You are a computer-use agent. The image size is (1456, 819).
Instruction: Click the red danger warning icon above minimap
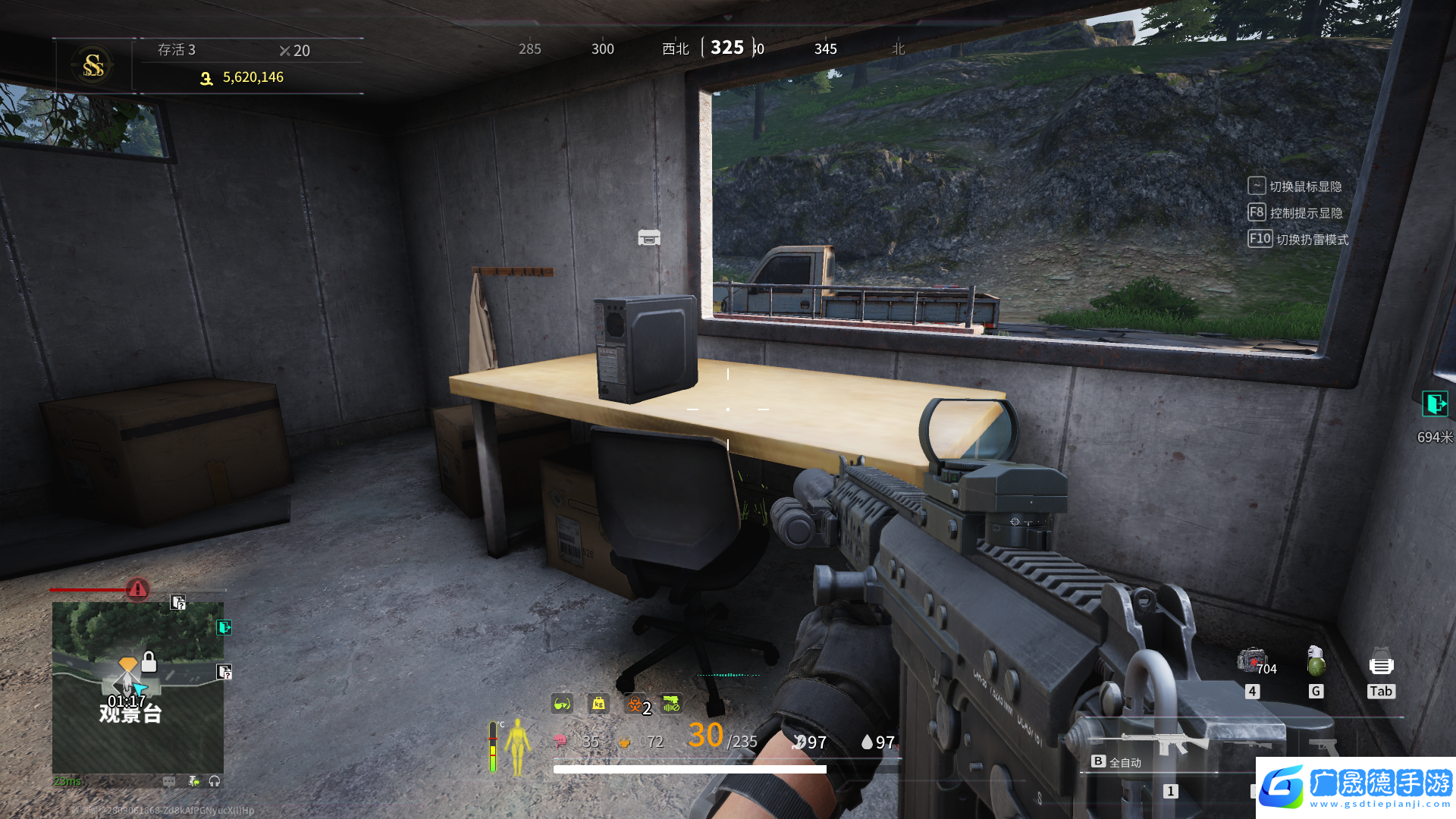(x=137, y=588)
